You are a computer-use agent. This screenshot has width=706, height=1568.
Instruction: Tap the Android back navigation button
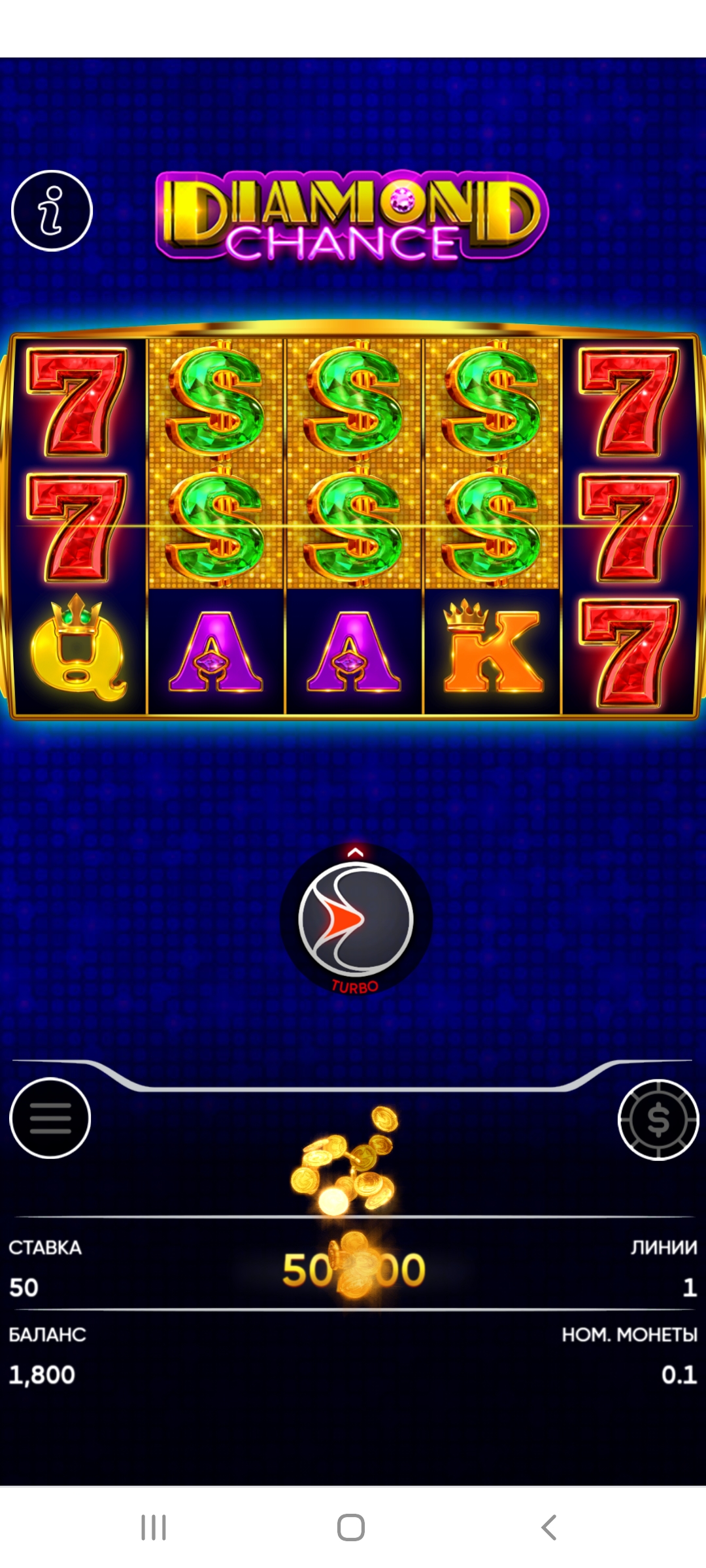point(549,1527)
